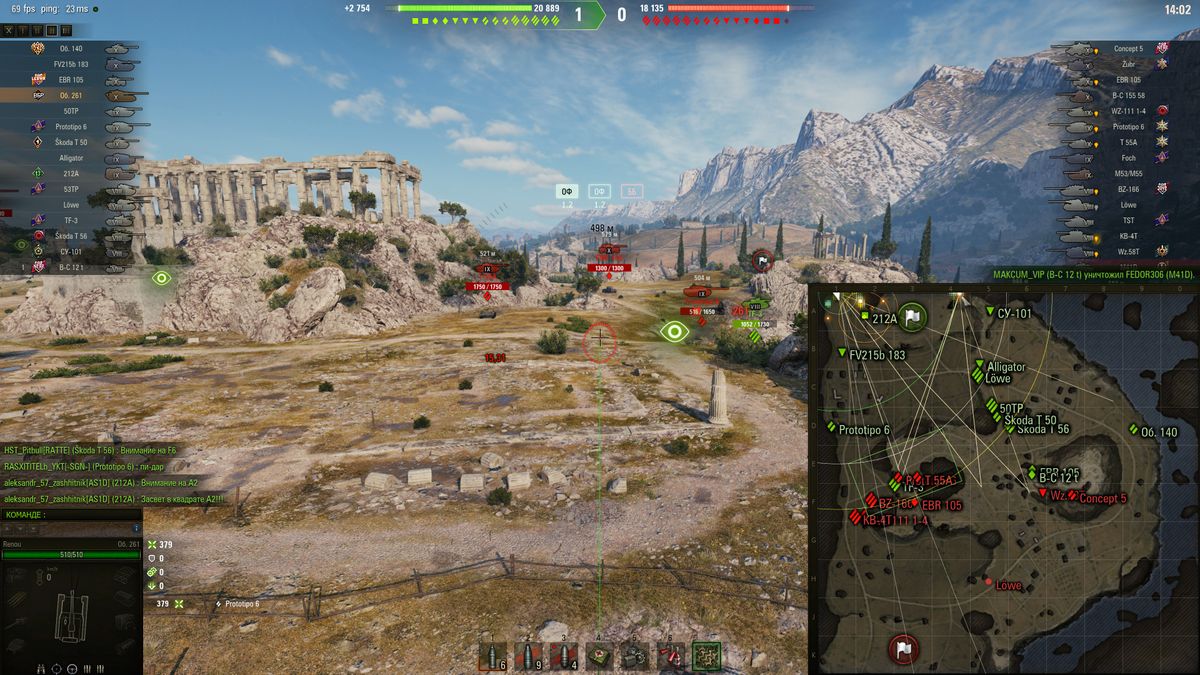
Task: Select the second shell type with 9 rounds
Action: click(x=529, y=655)
